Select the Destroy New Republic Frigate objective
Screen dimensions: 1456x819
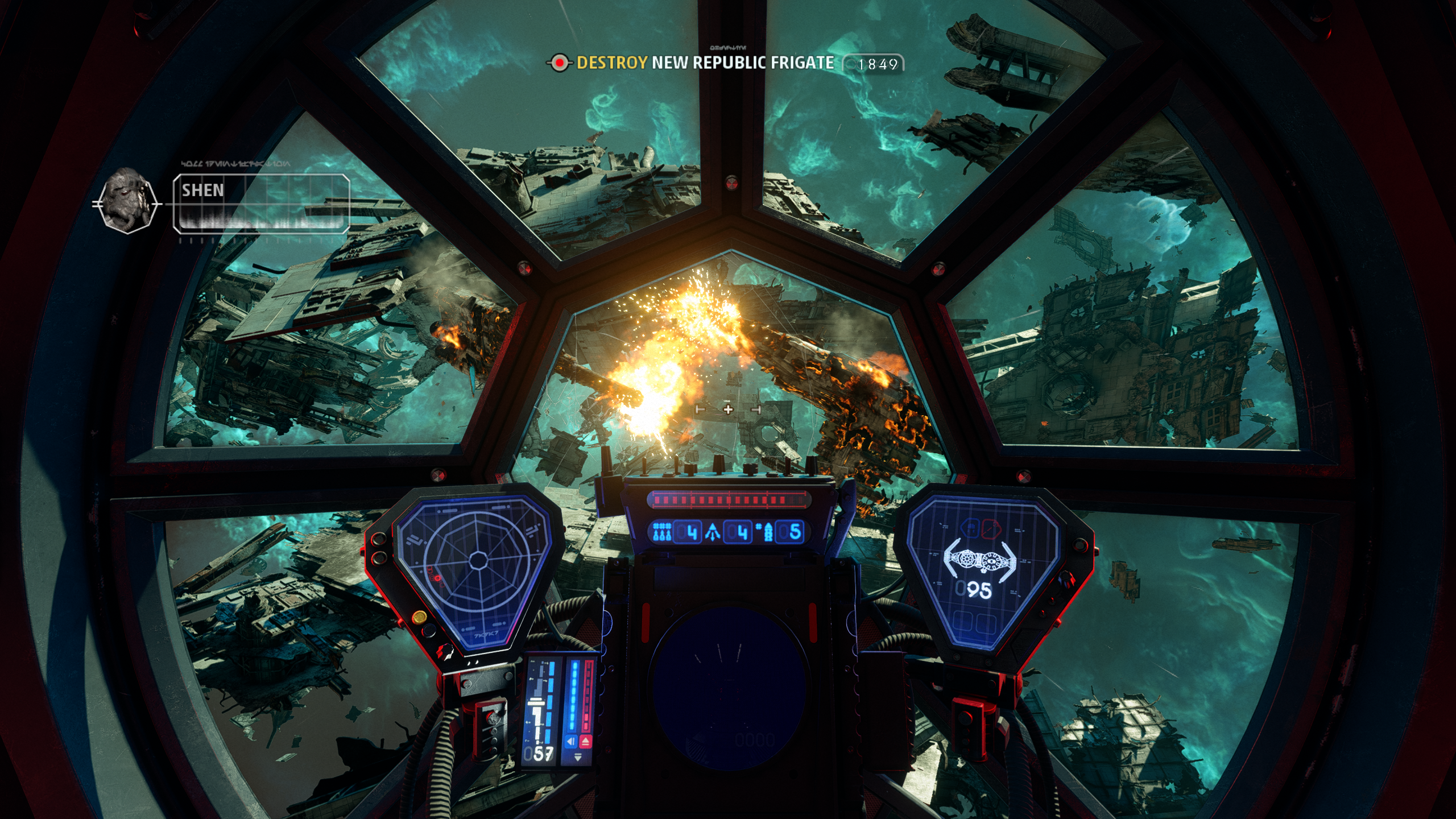tap(705, 63)
